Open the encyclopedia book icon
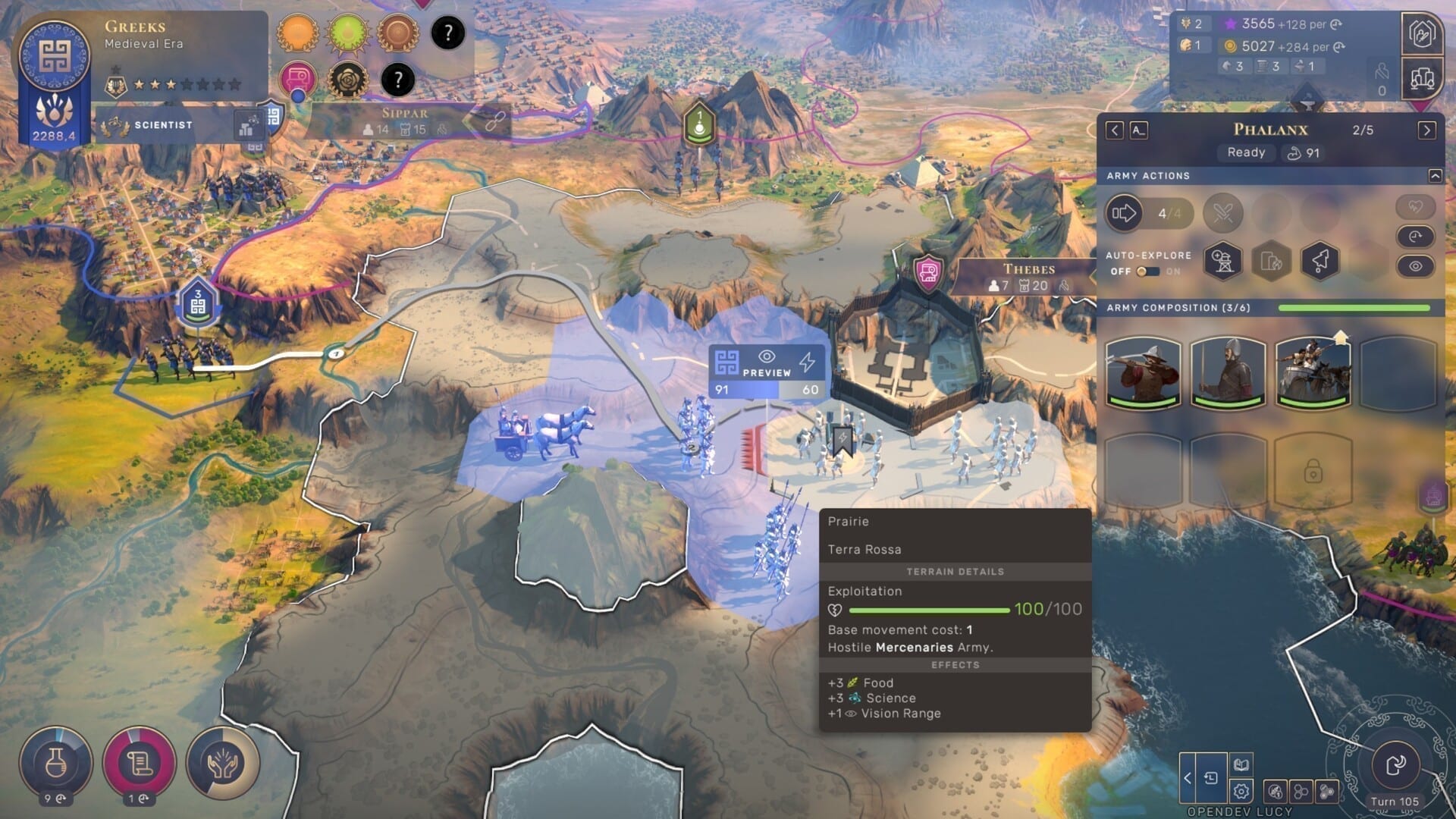Viewport: 1456px width, 819px height. 1241,764
